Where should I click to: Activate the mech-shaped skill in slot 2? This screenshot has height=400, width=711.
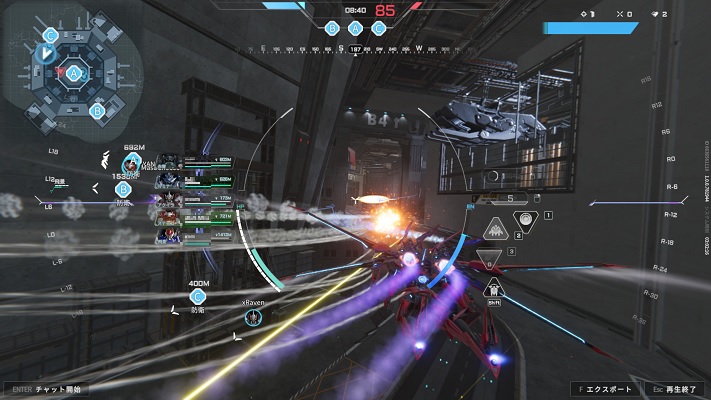point(495,230)
